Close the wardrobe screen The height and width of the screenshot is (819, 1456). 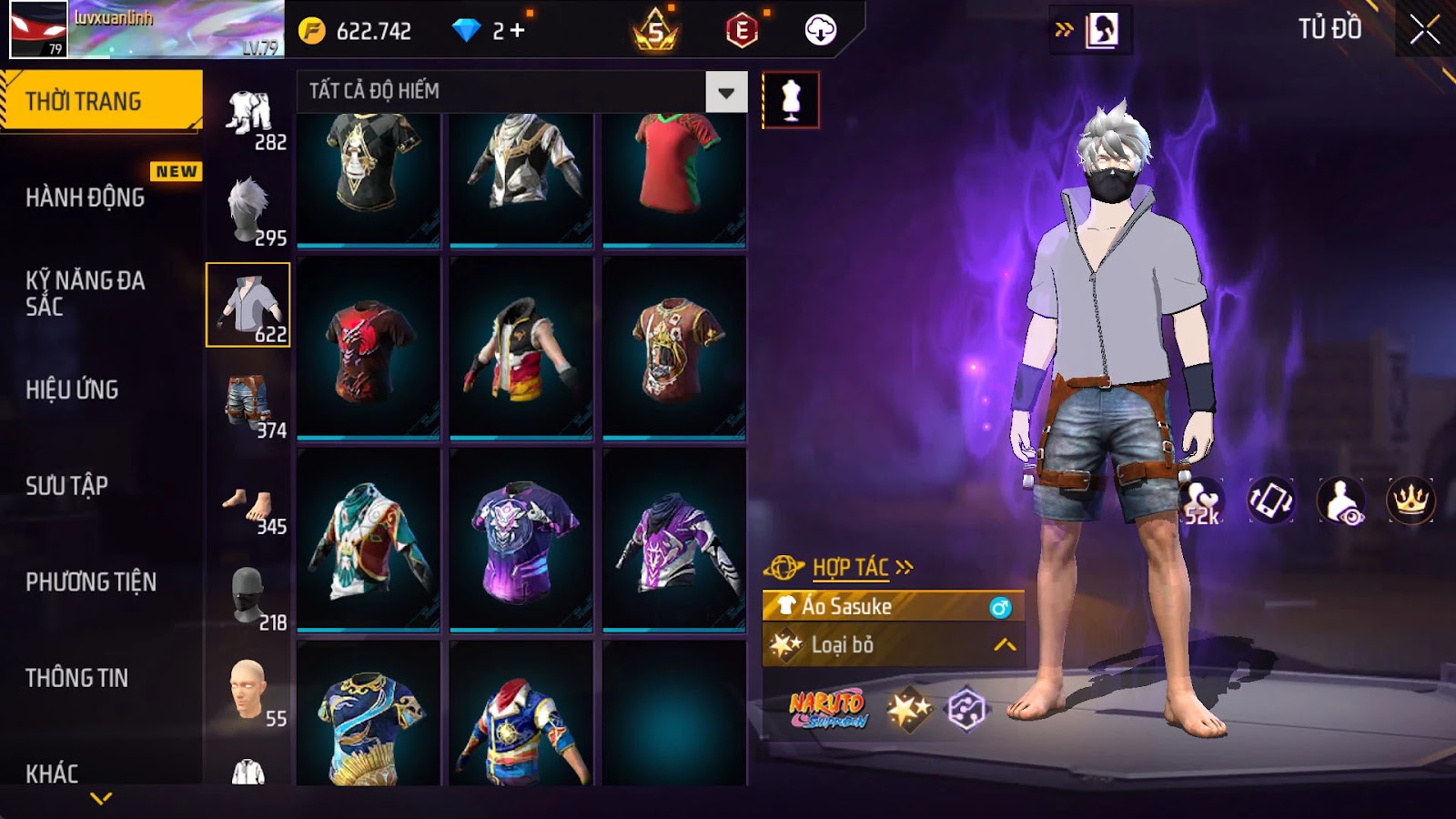tap(1424, 30)
